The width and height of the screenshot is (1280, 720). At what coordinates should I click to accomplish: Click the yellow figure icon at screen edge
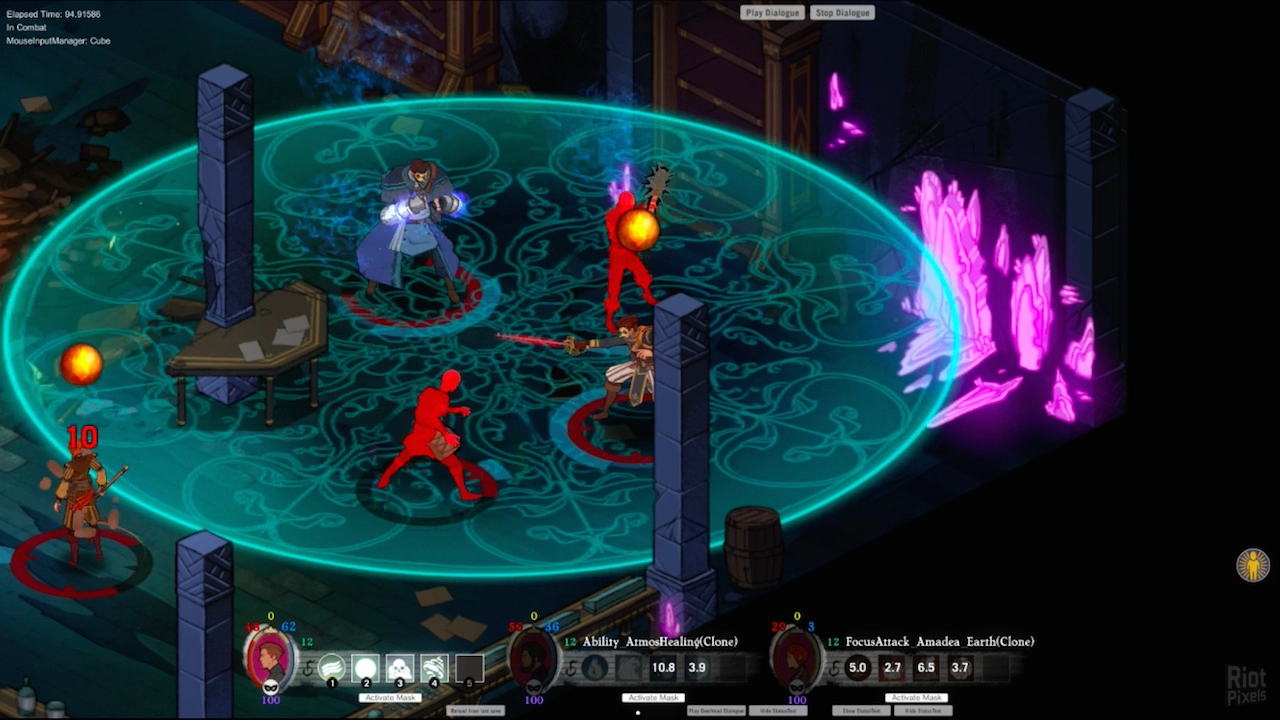click(1253, 565)
